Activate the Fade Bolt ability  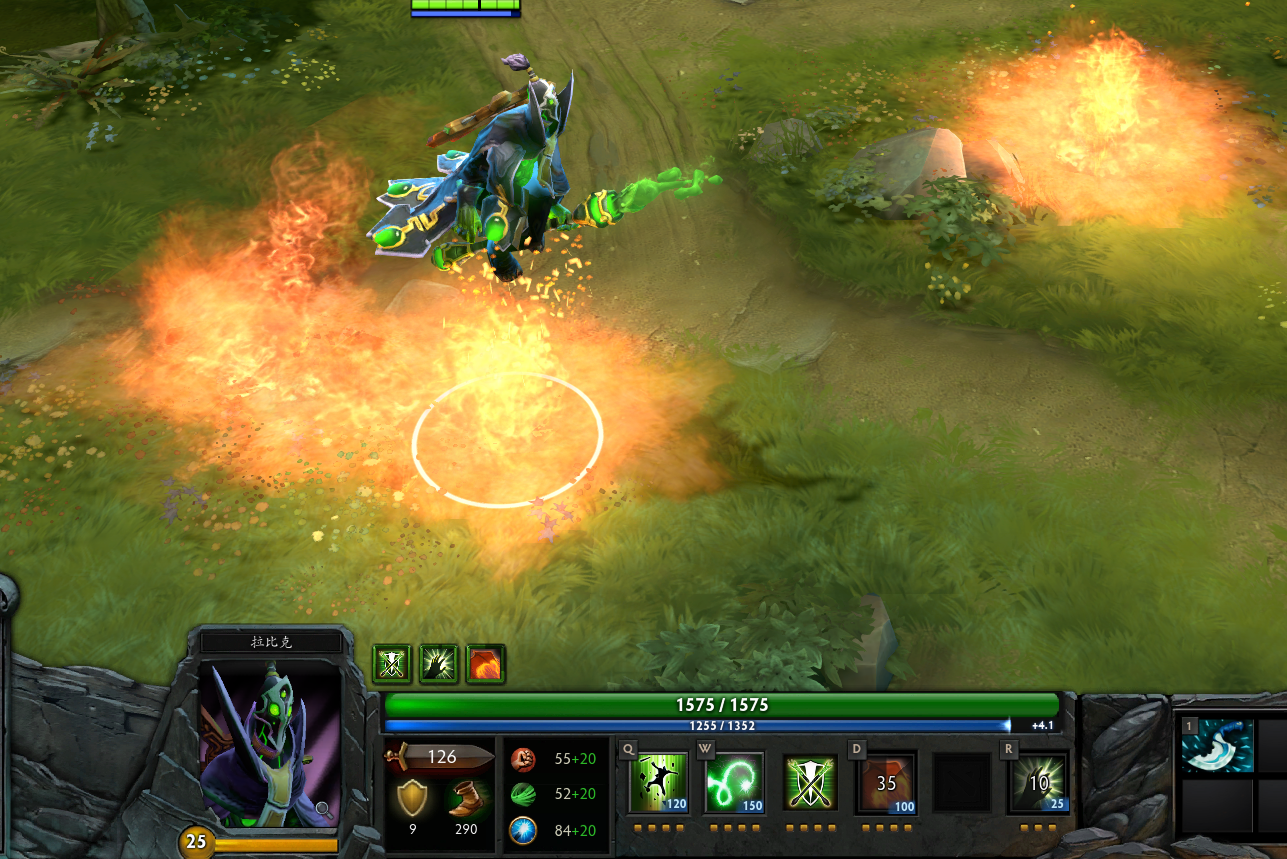[x=735, y=782]
